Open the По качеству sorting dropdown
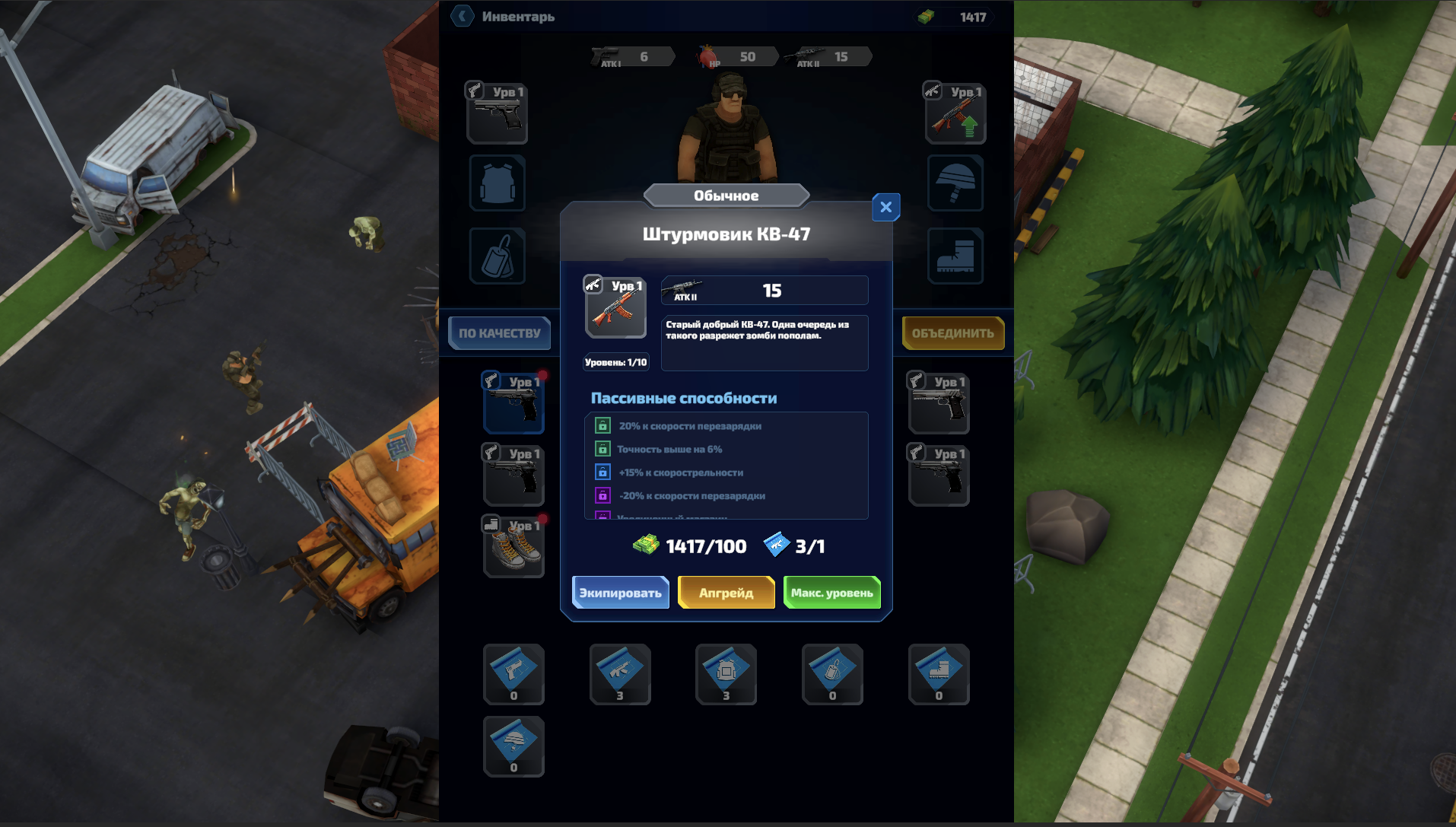Screen dimensions: 1456x827 click(499, 332)
